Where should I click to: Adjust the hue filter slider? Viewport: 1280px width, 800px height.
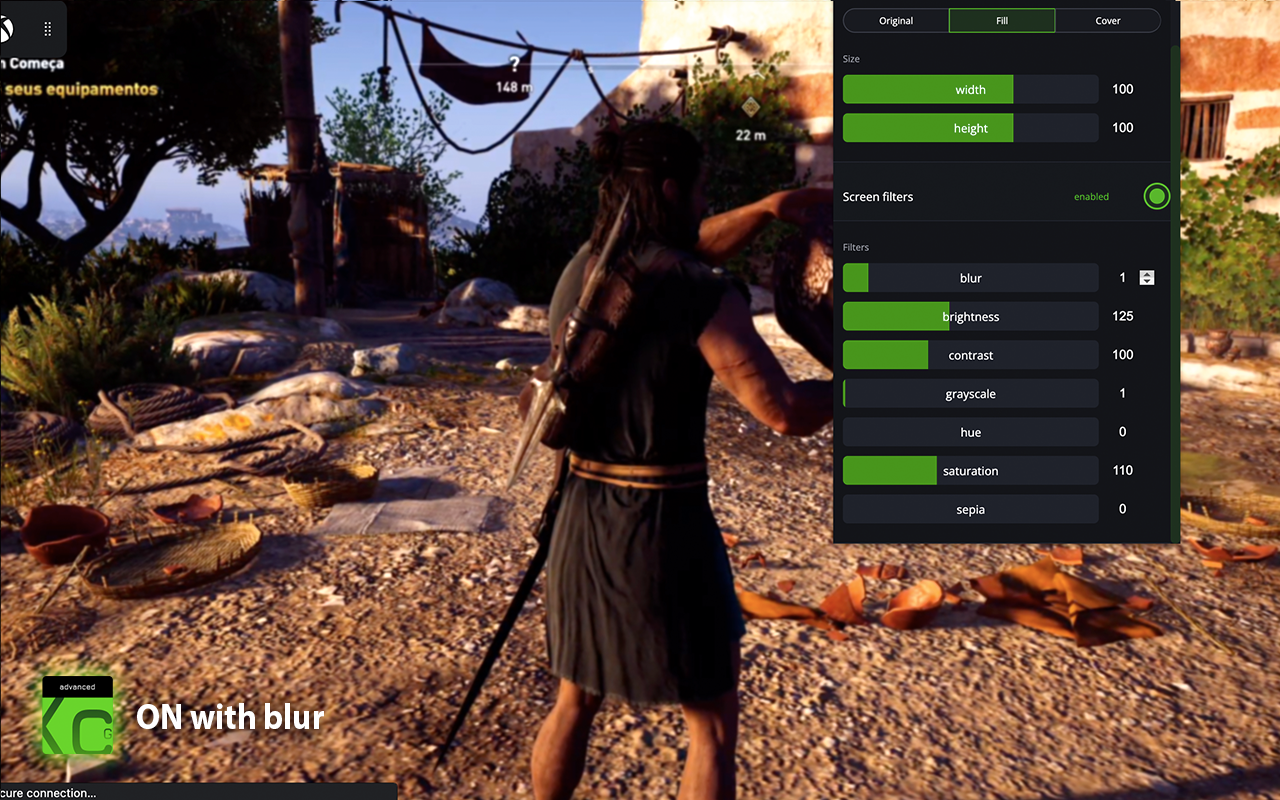click(x=970, y=432)
